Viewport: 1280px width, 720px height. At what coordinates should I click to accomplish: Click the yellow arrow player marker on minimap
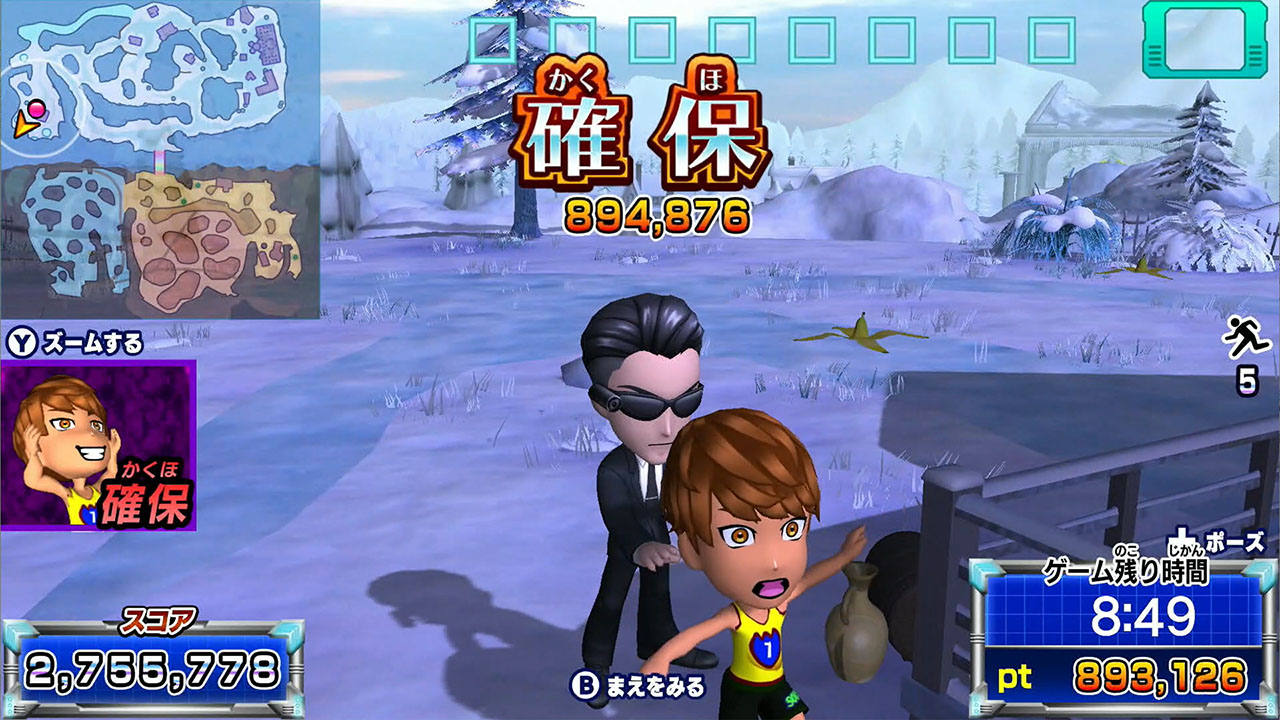[27, 125]
